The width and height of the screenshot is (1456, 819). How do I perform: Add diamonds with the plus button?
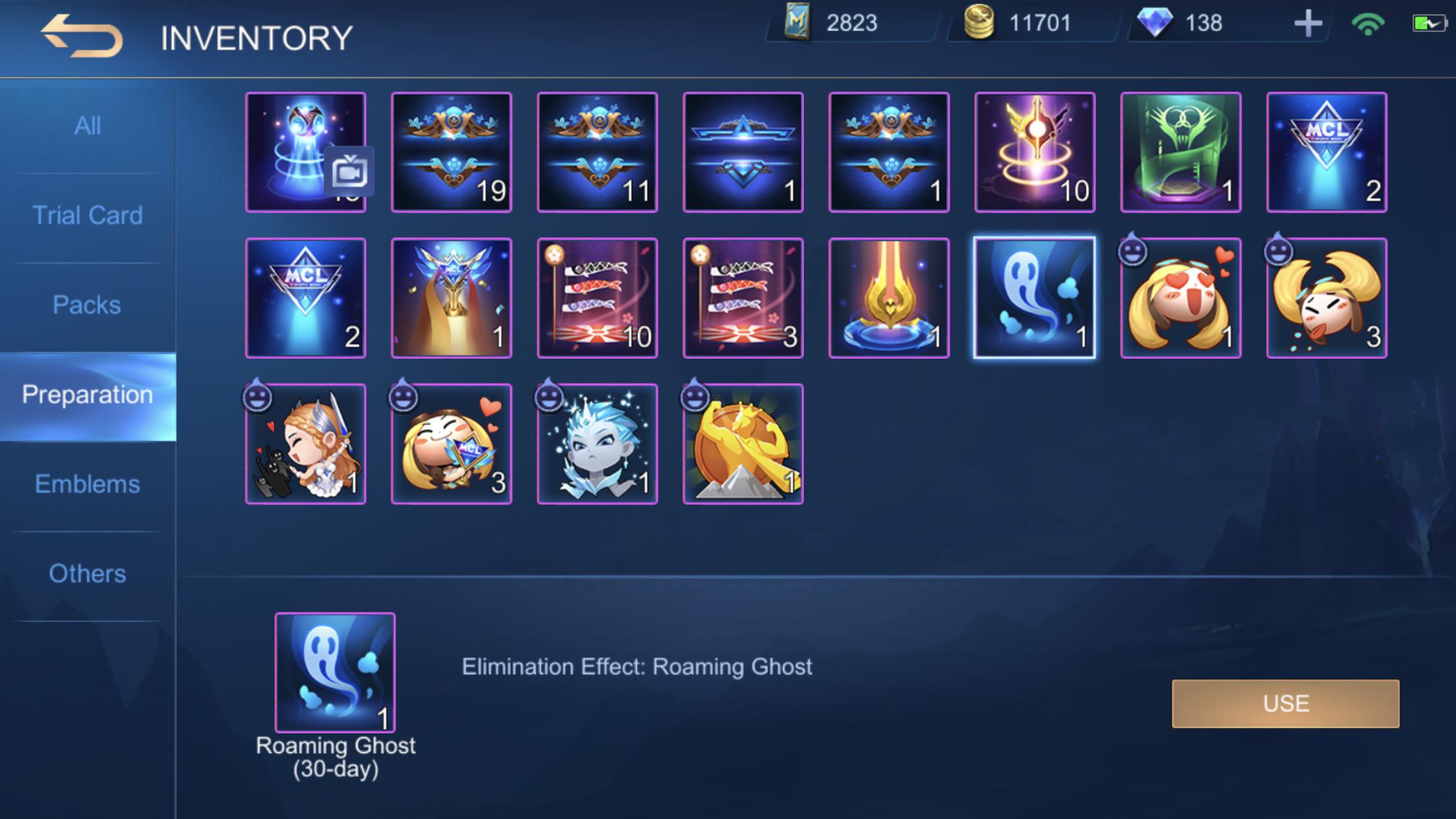click(1308, 24)
